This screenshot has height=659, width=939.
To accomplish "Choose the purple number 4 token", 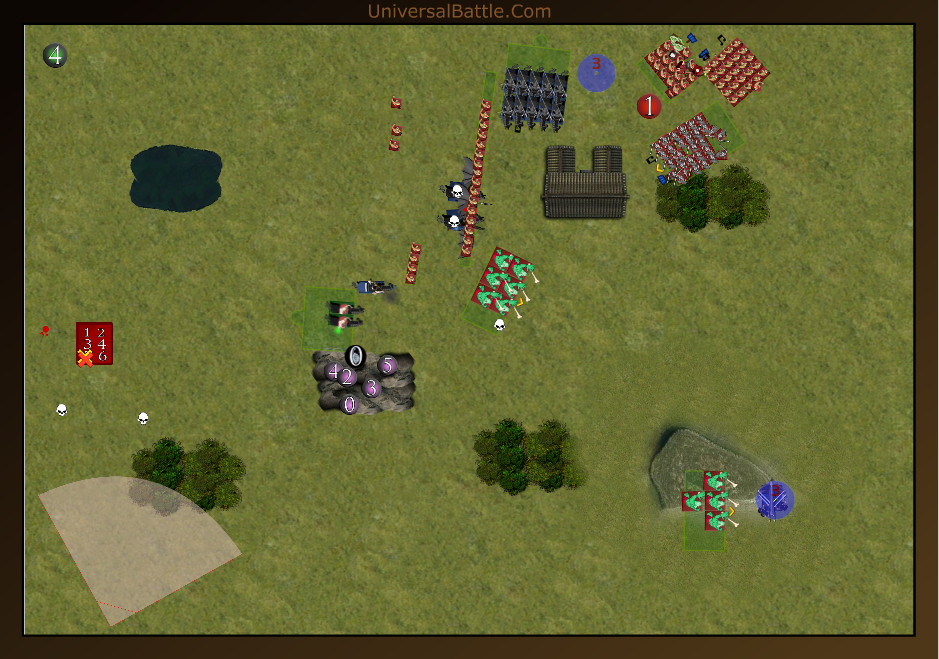I will pyautogui.click(x=333, y=371).
